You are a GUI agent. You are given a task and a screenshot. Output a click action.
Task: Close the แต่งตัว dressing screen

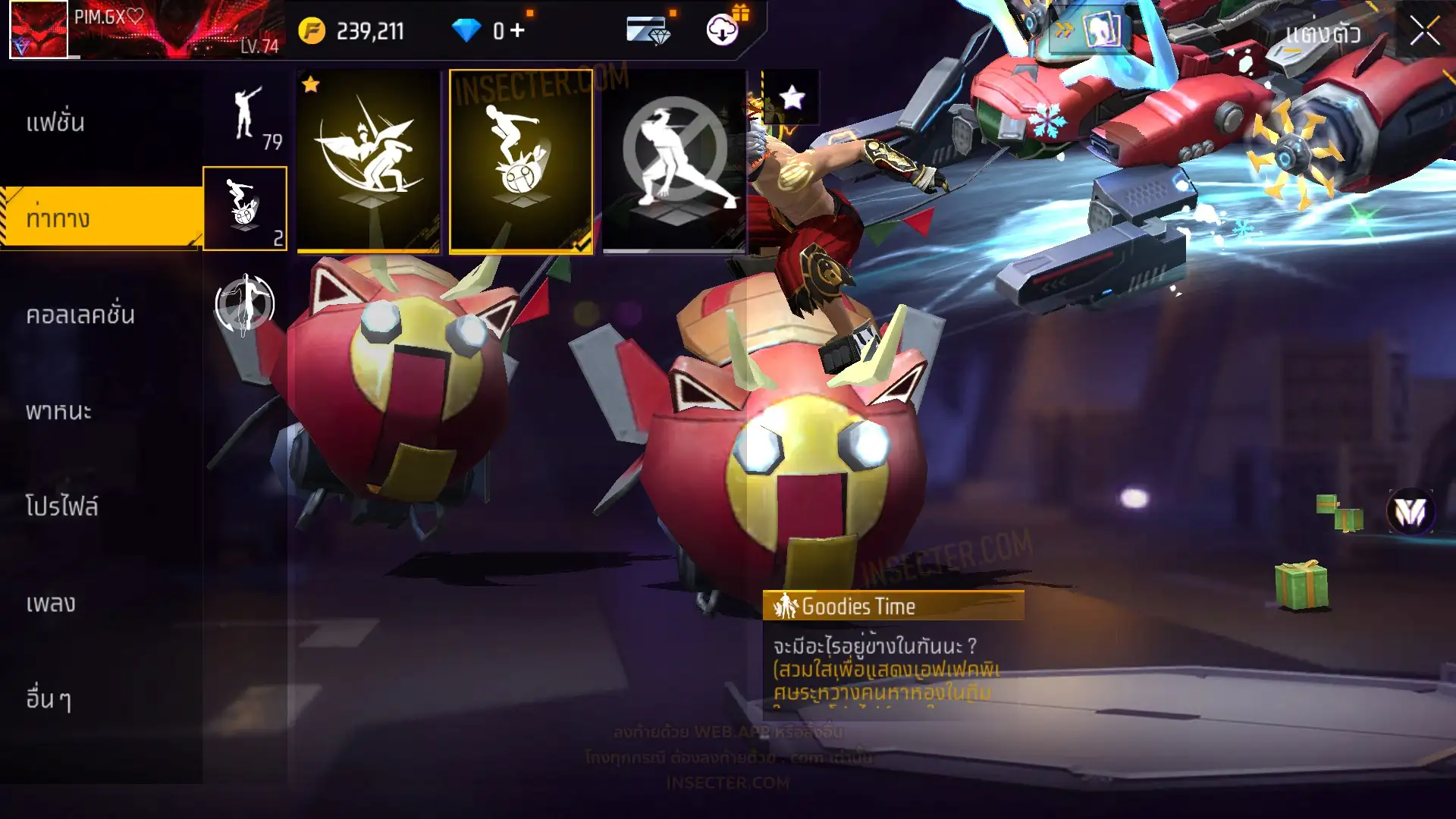1424,32
